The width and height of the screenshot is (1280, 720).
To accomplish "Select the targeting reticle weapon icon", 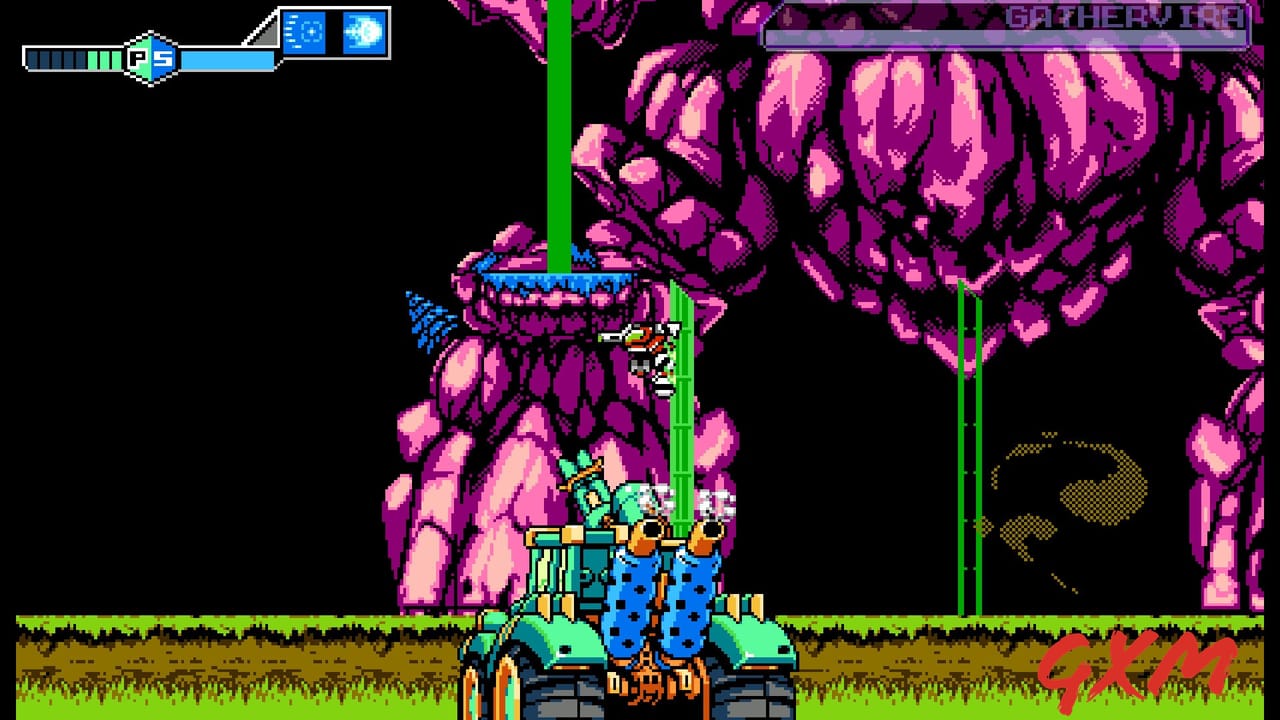I will point(304,32).
